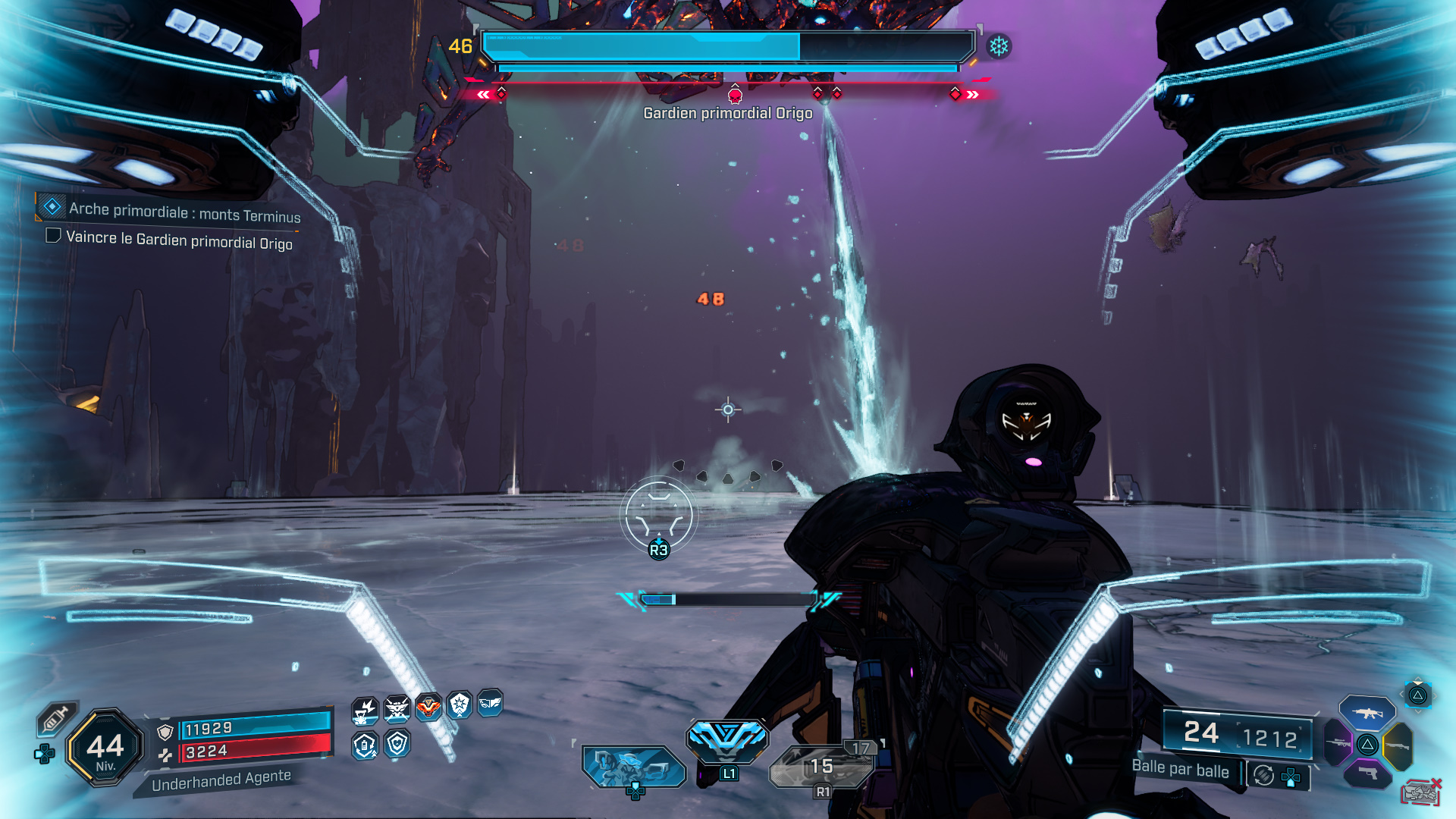This screenshot has width=1456, height=819.
Task: Use the repair kit syringe icon
Action: pos(55,718)
